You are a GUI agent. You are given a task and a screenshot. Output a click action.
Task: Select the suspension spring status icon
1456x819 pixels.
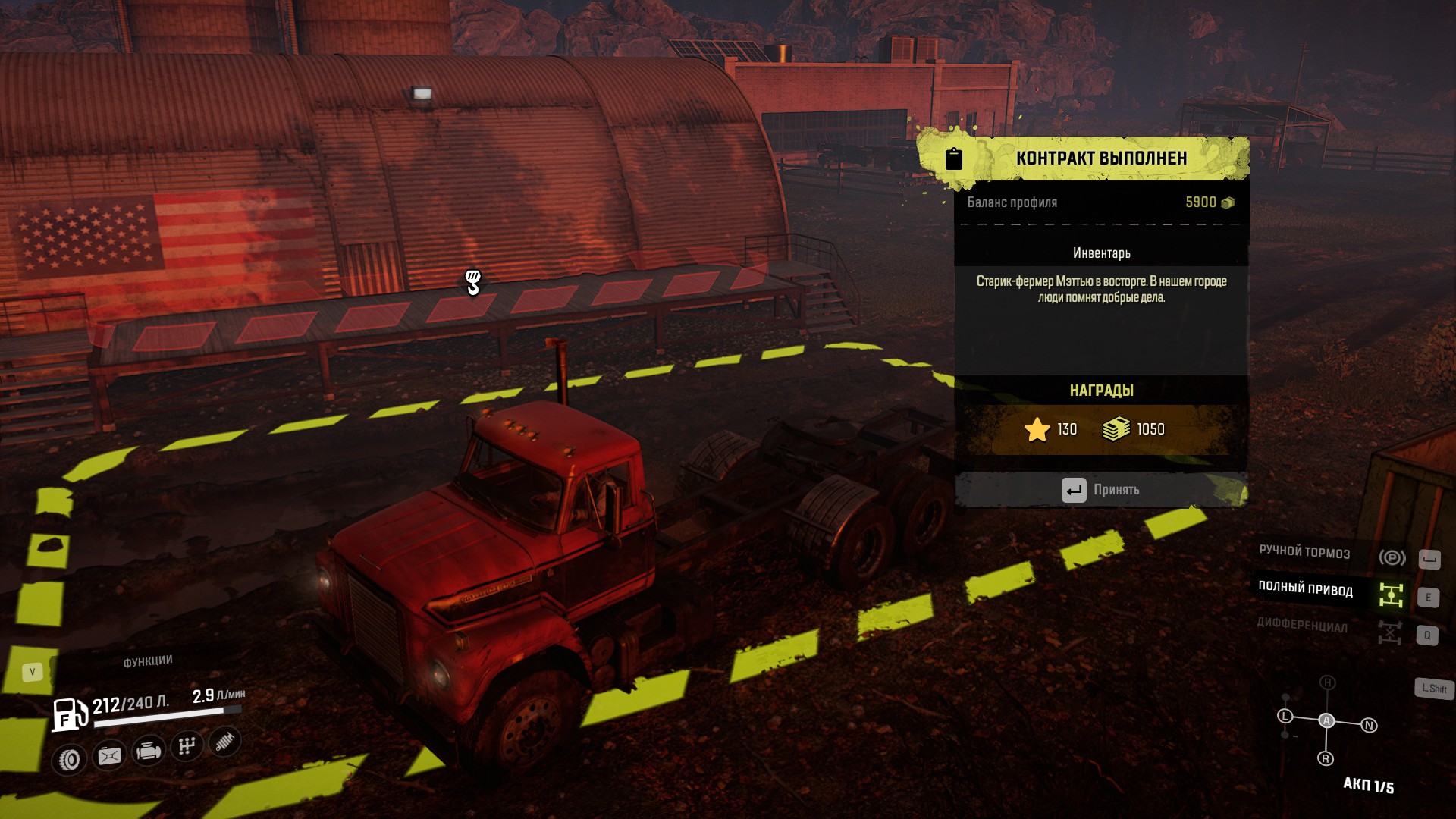[x=224, y=741]
